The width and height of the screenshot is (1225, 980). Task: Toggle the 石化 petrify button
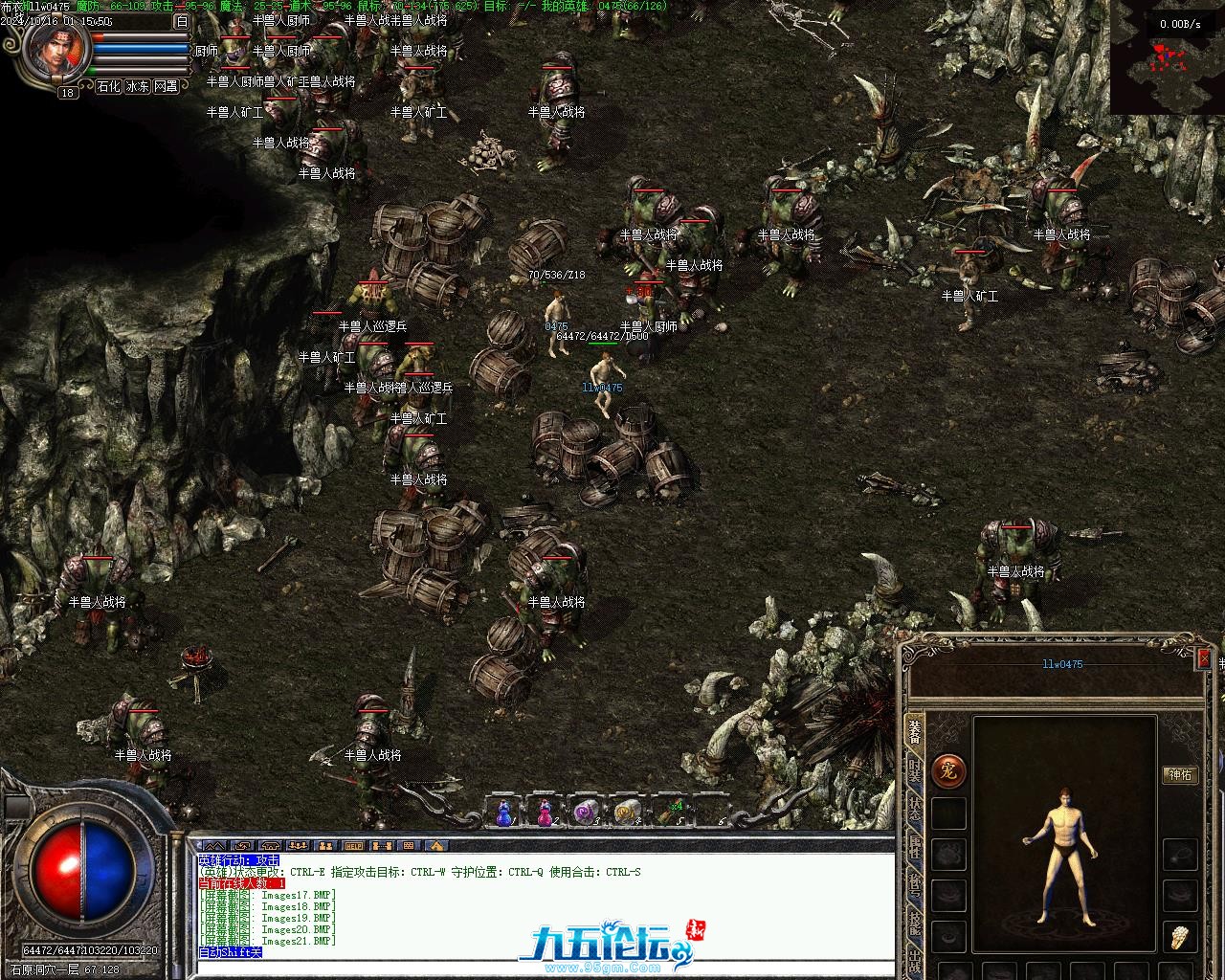click(x=108, y=86)
